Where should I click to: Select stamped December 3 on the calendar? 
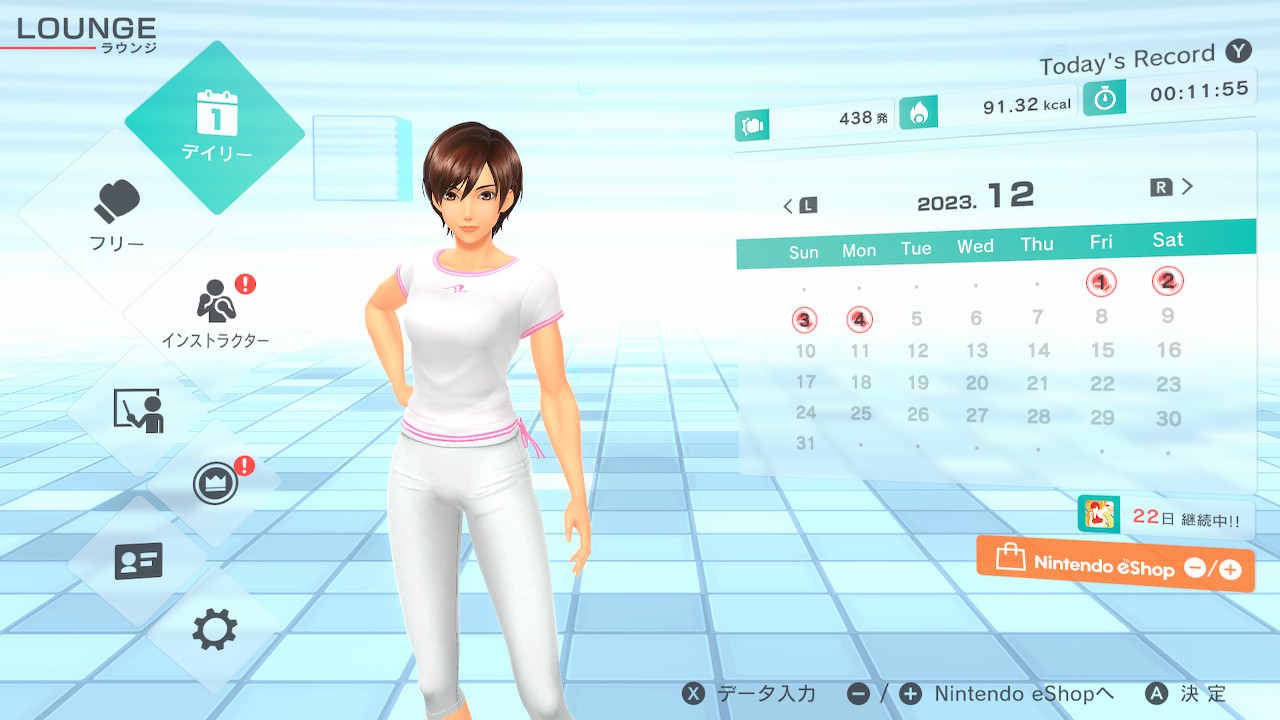point(805,321)
